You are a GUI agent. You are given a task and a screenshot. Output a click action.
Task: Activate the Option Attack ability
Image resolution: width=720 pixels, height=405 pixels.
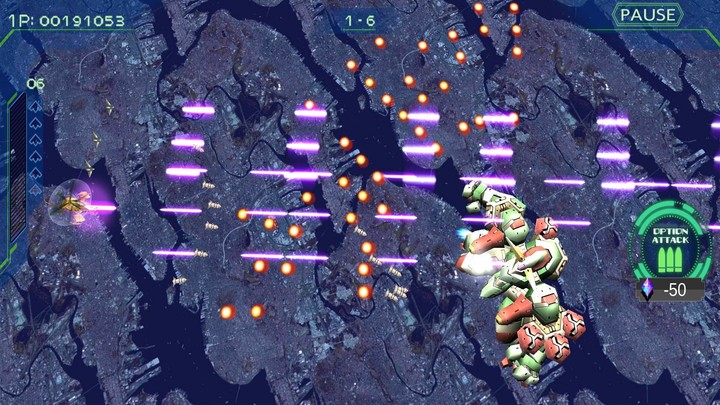[668, 247]
